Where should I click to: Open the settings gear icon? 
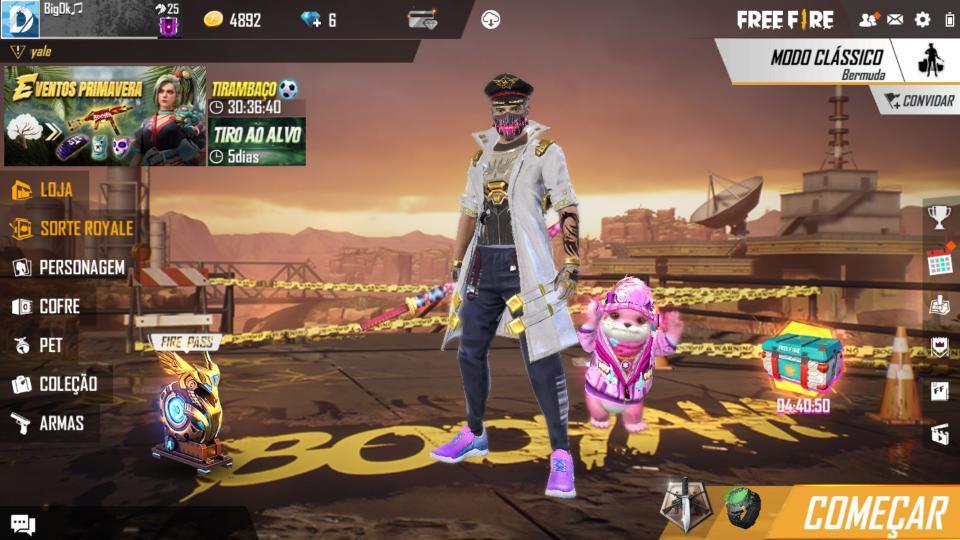[922, 20]
